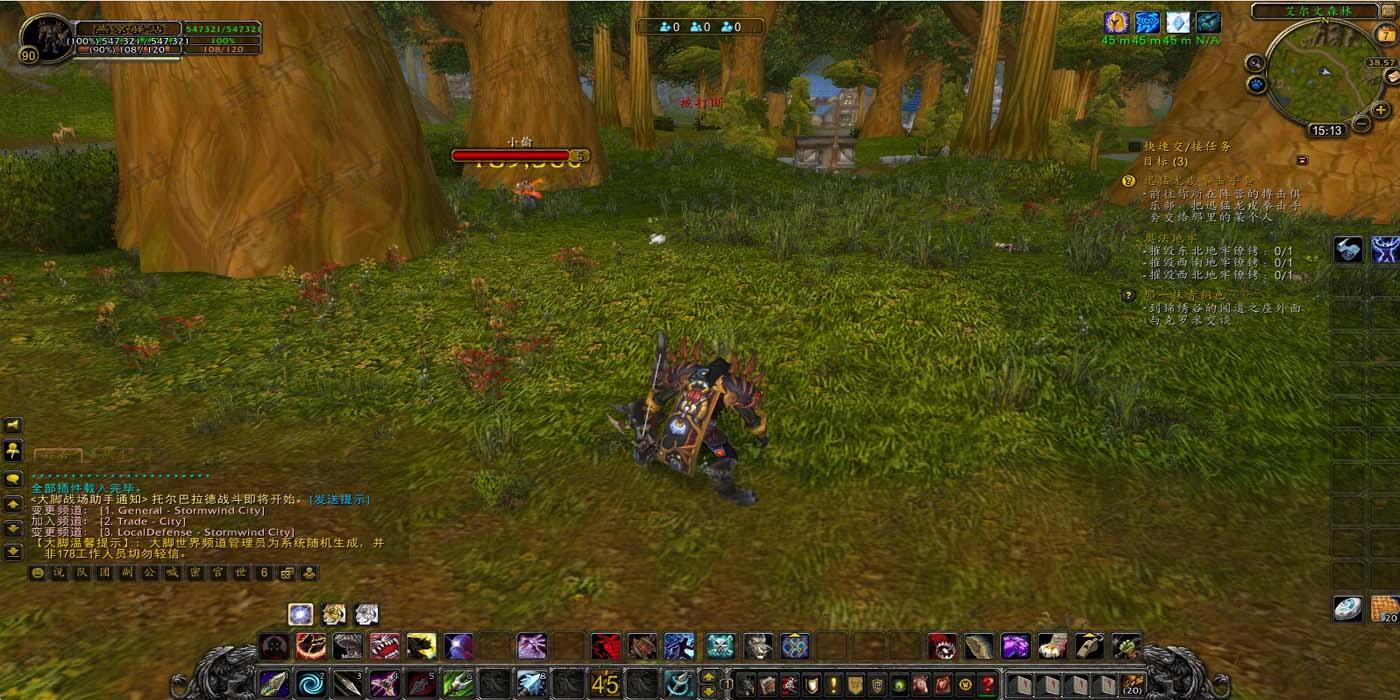Viewport: 1400px width, 700px height.
Task: Click the 发送提示 link in chat
Action: [x=339, y=499]
